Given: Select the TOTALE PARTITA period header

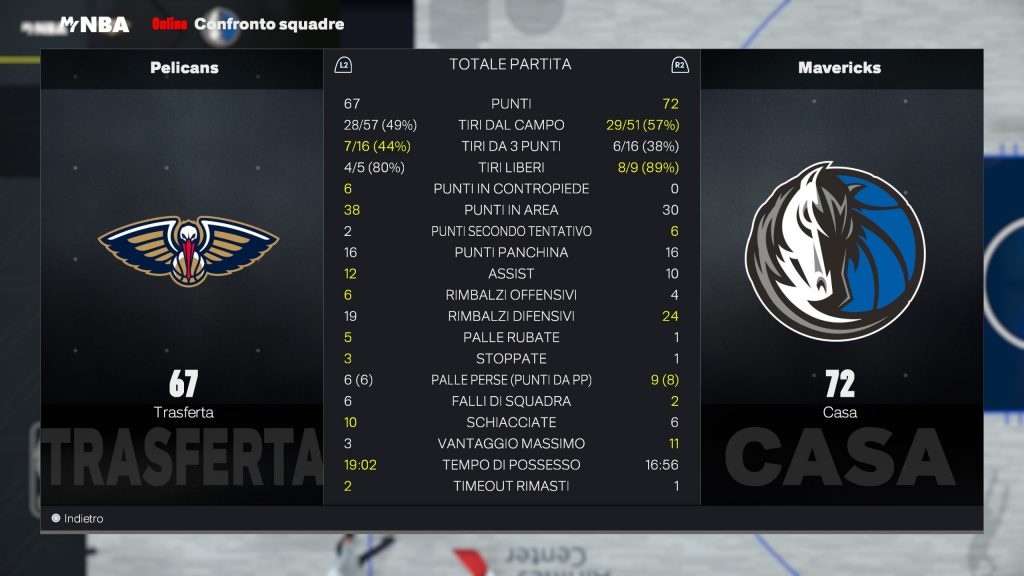Looking at the screenshot, I should pyautogui.click(x=510, y=65).
